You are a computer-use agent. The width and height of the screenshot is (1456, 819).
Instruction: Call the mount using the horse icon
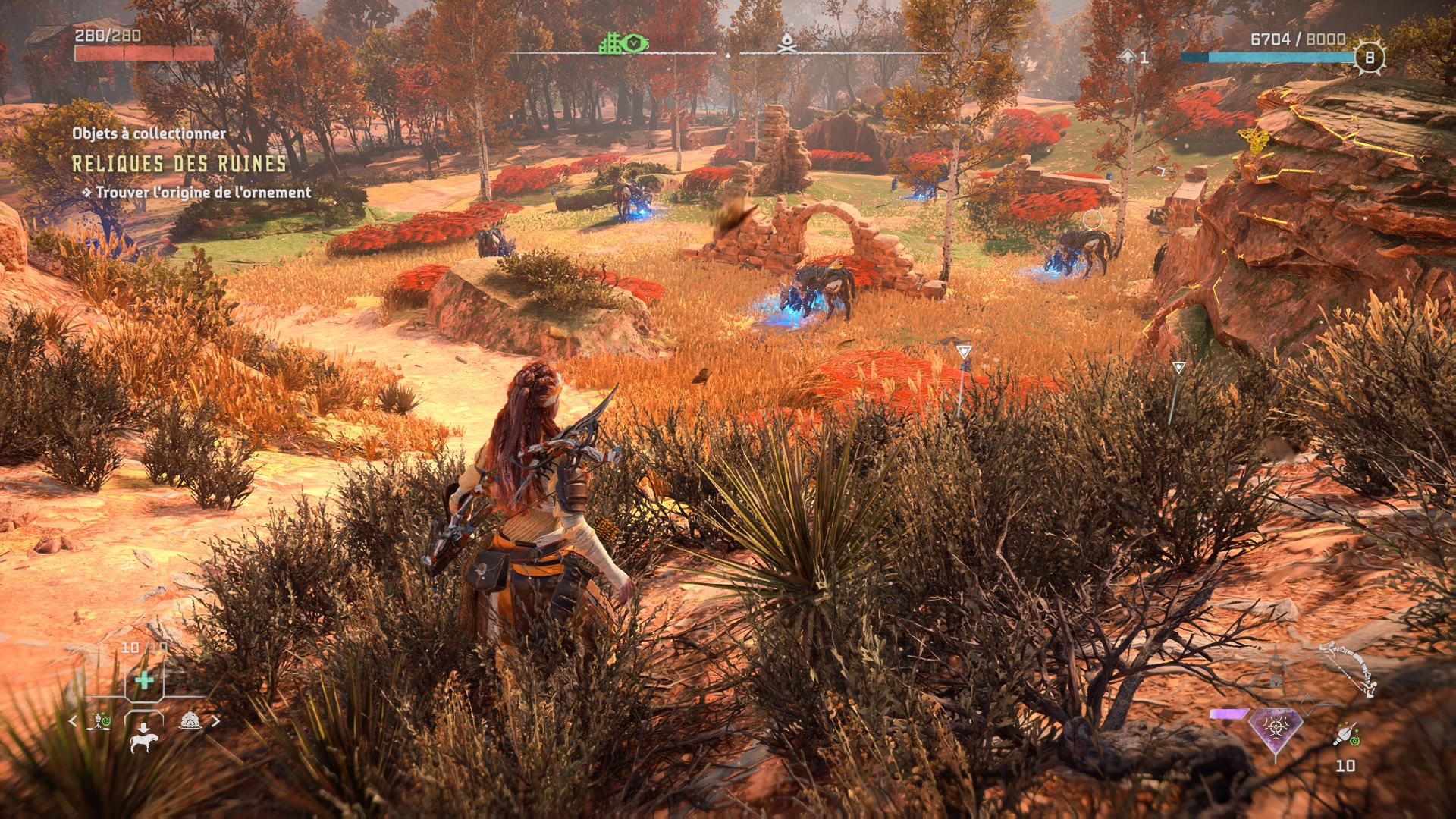[x=143, y=738]
